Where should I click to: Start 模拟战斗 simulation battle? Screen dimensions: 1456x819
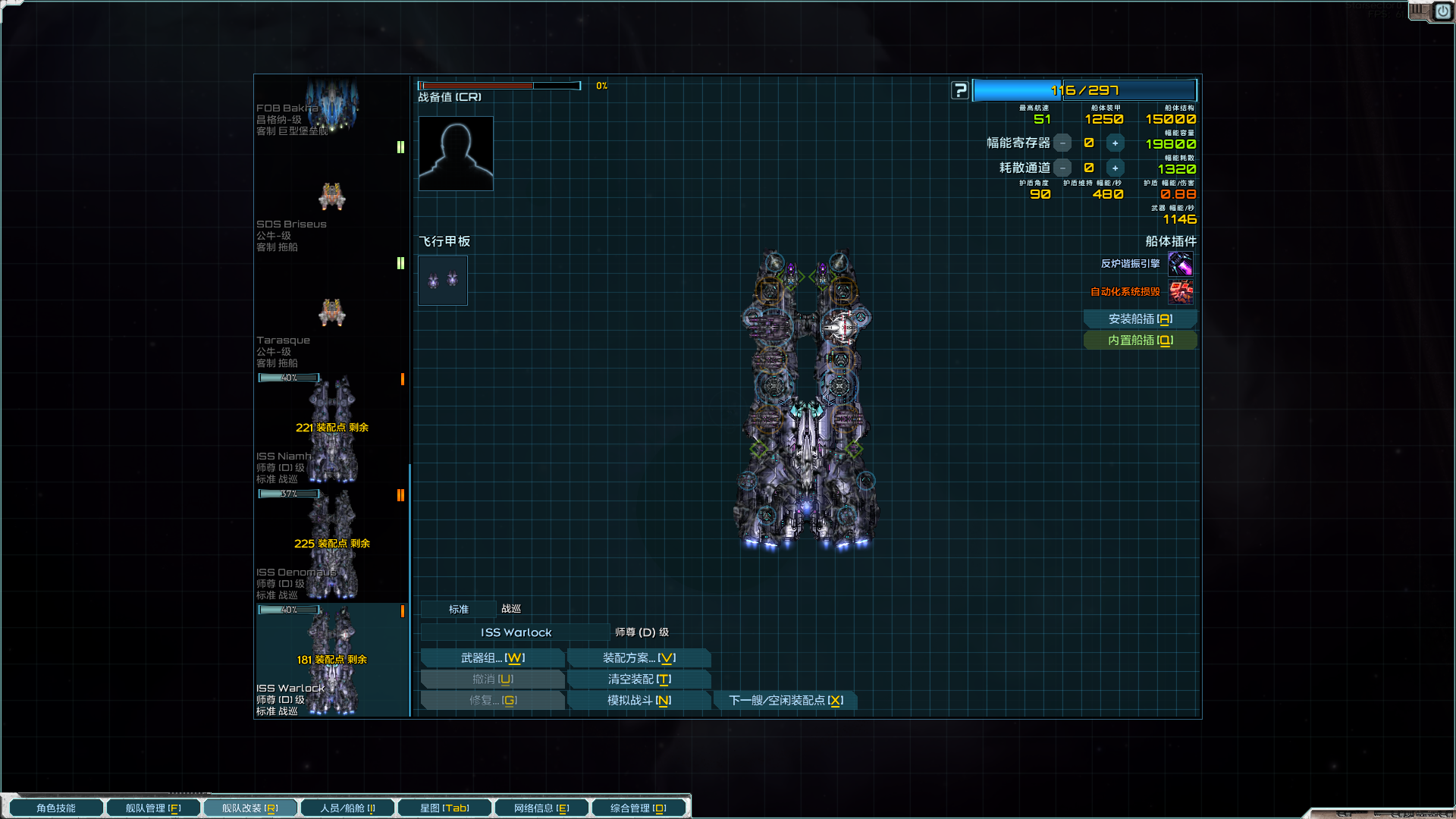pos(639,701)
